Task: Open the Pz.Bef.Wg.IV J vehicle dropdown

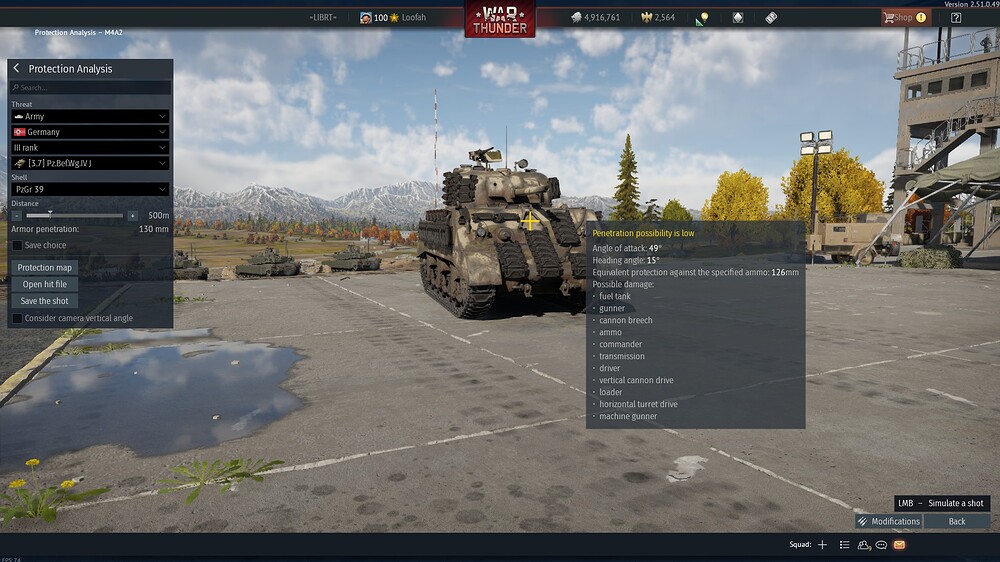Action: pyautogui.click(x=90, y=163)
